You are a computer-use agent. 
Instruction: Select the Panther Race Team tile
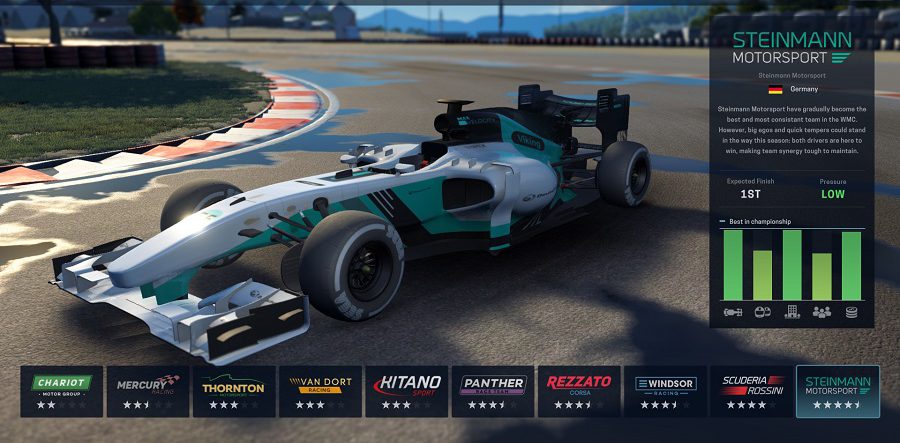coord(493,391)
